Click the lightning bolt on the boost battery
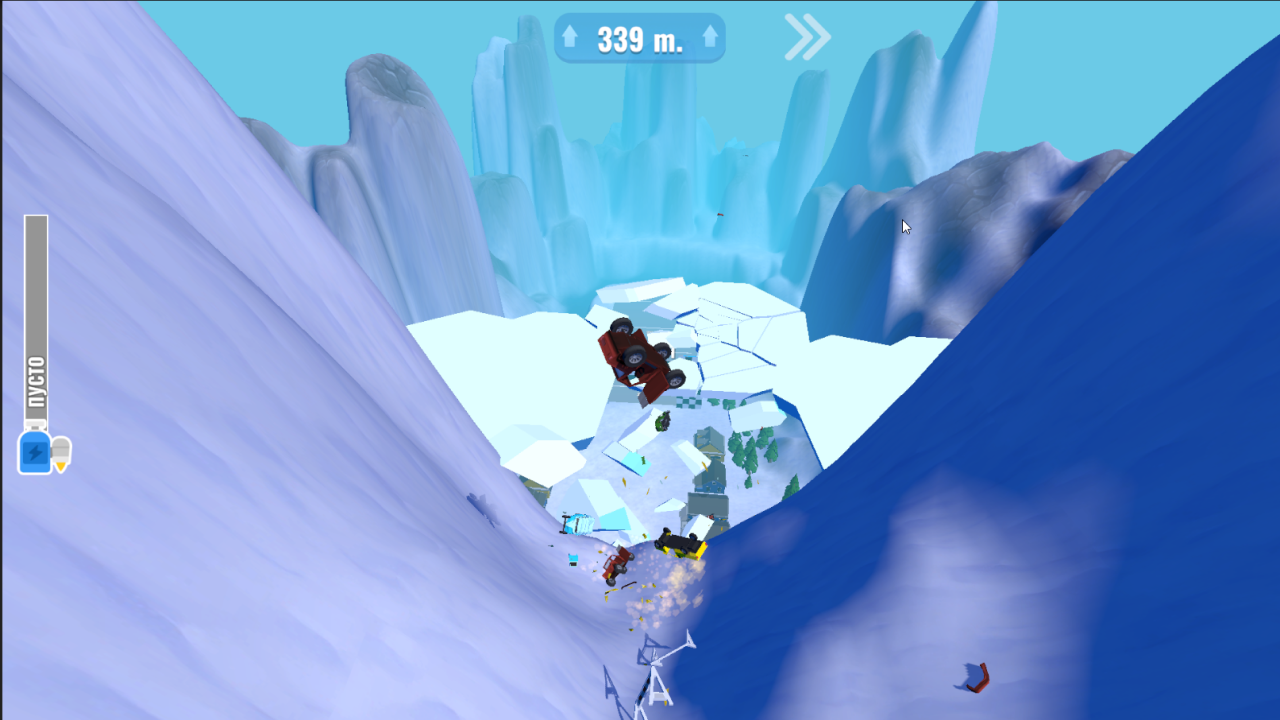The height and width of the screenshot is (720, 1280). 34,452
